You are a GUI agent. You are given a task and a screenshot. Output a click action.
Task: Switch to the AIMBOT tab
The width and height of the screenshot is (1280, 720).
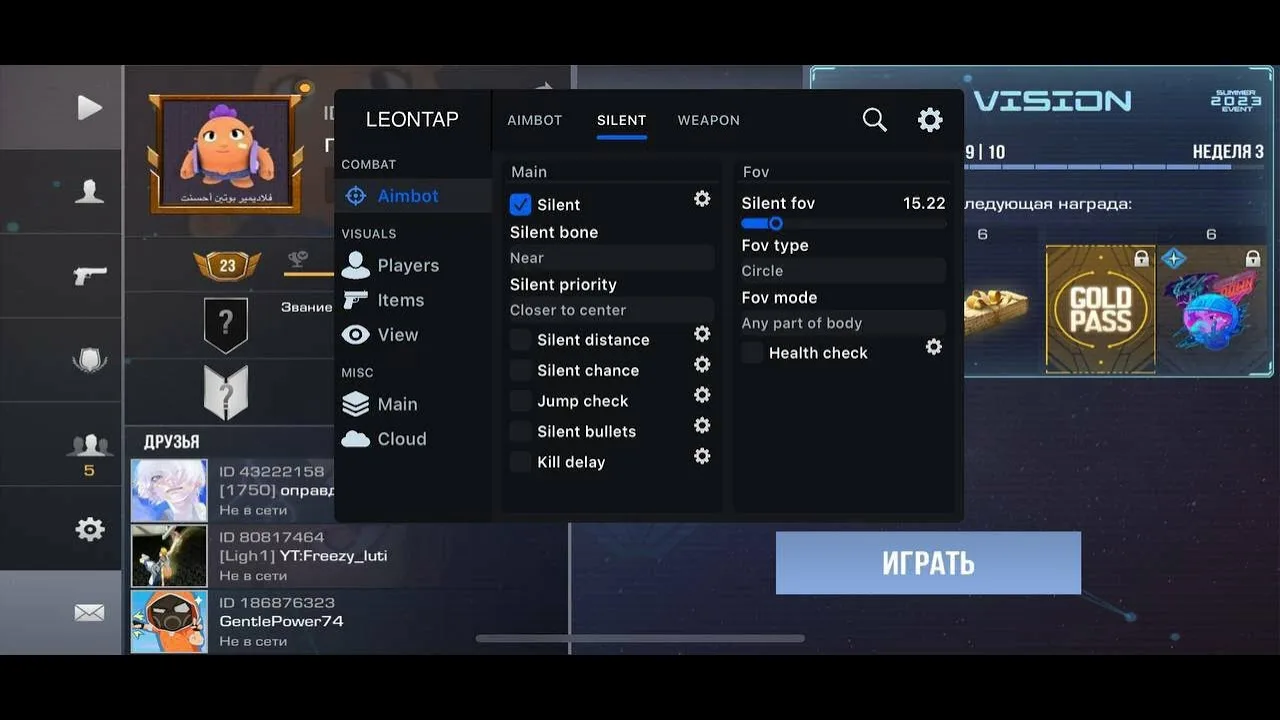click(x=534, y=120)
